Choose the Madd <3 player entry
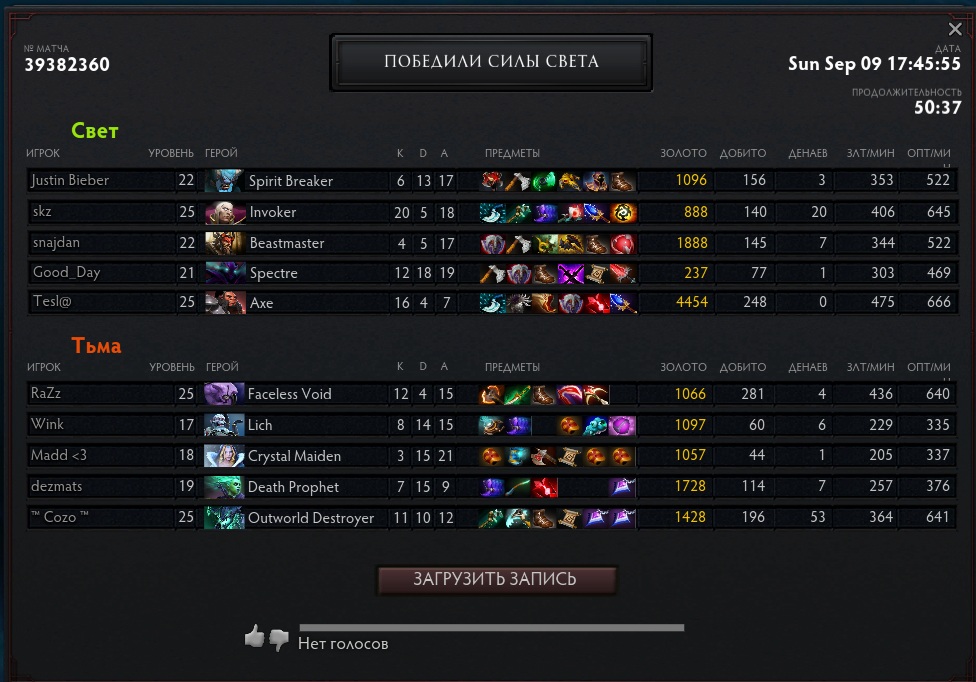This screenshot has height=682, width=976. [x=59, y=456]
